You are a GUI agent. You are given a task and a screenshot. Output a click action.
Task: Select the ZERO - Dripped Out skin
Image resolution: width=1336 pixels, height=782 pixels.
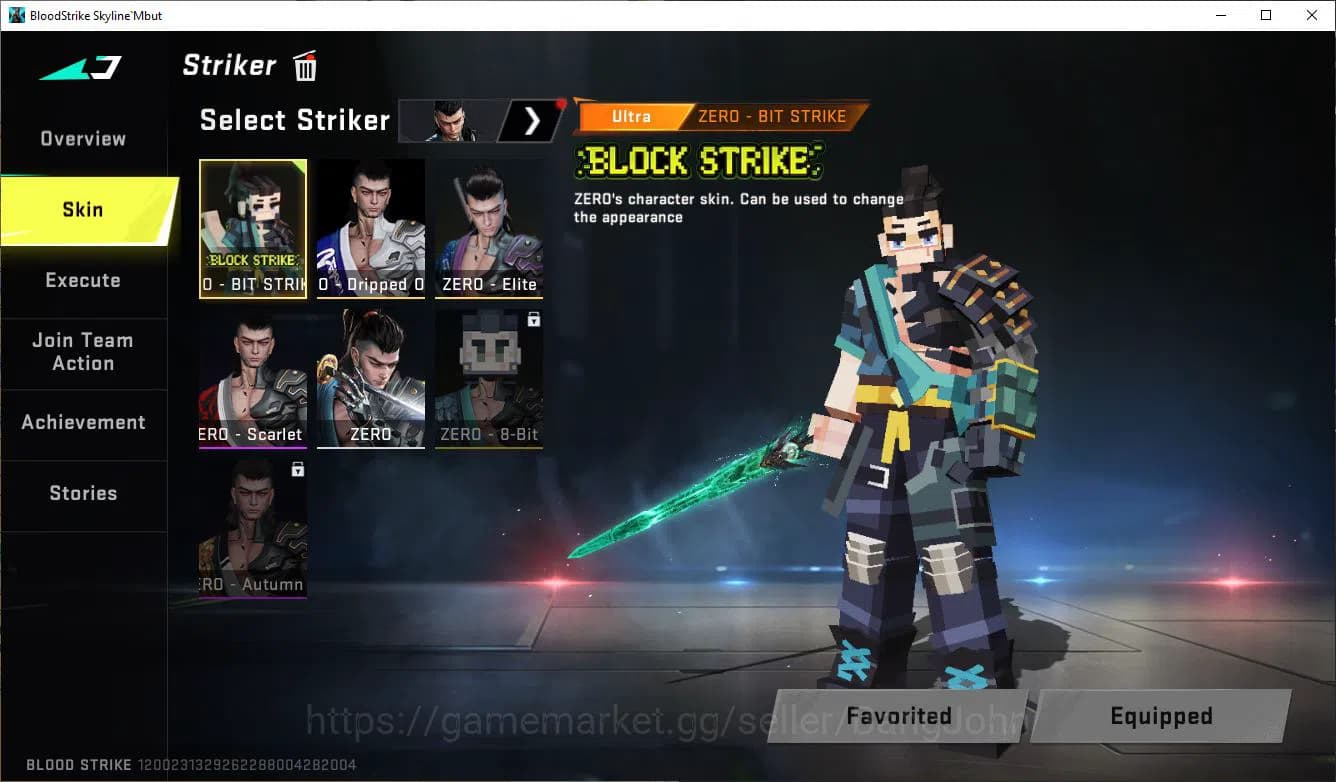[371, 228]
